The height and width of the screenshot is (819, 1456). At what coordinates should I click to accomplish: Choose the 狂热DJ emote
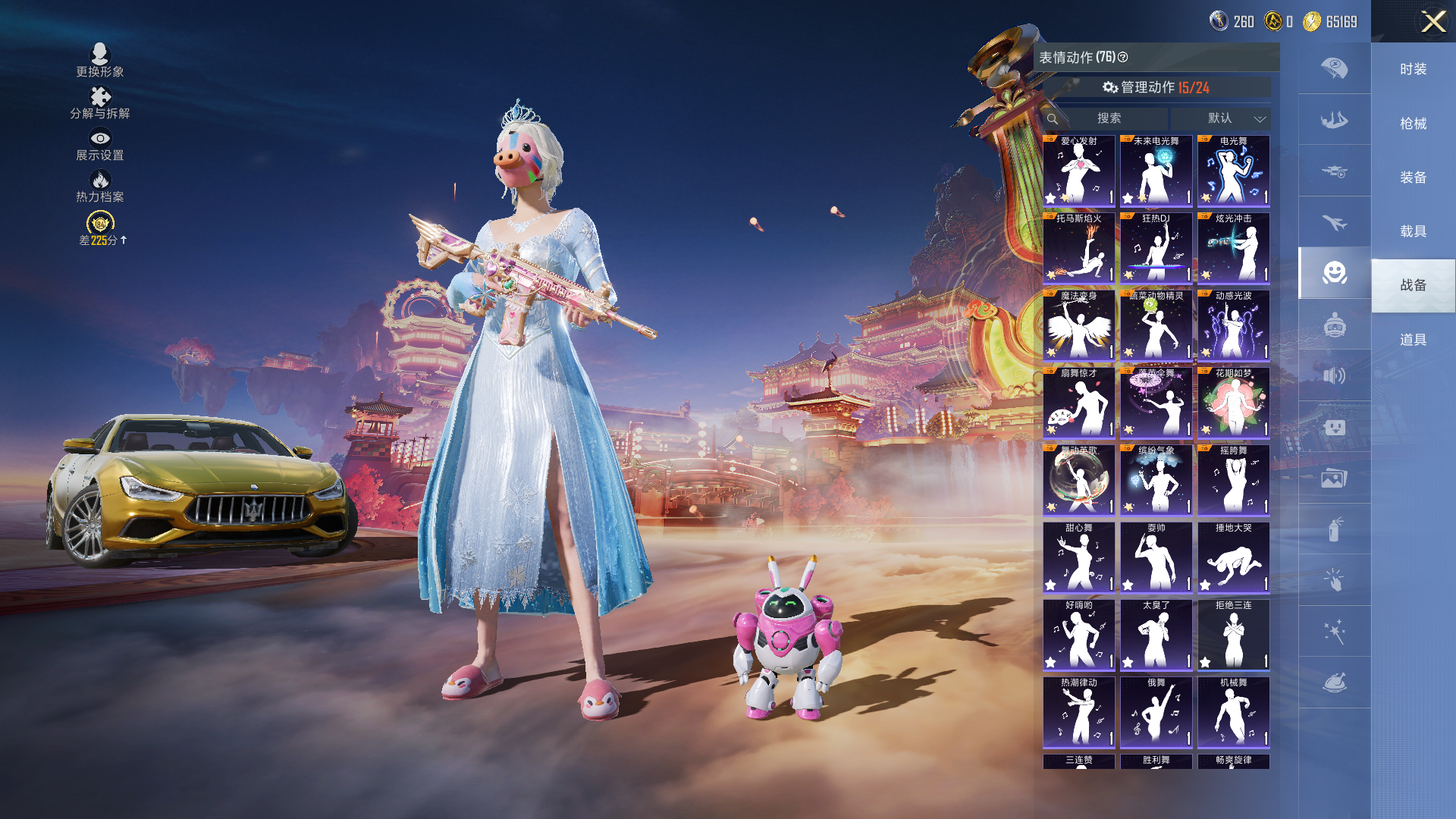coord(1156,248)
